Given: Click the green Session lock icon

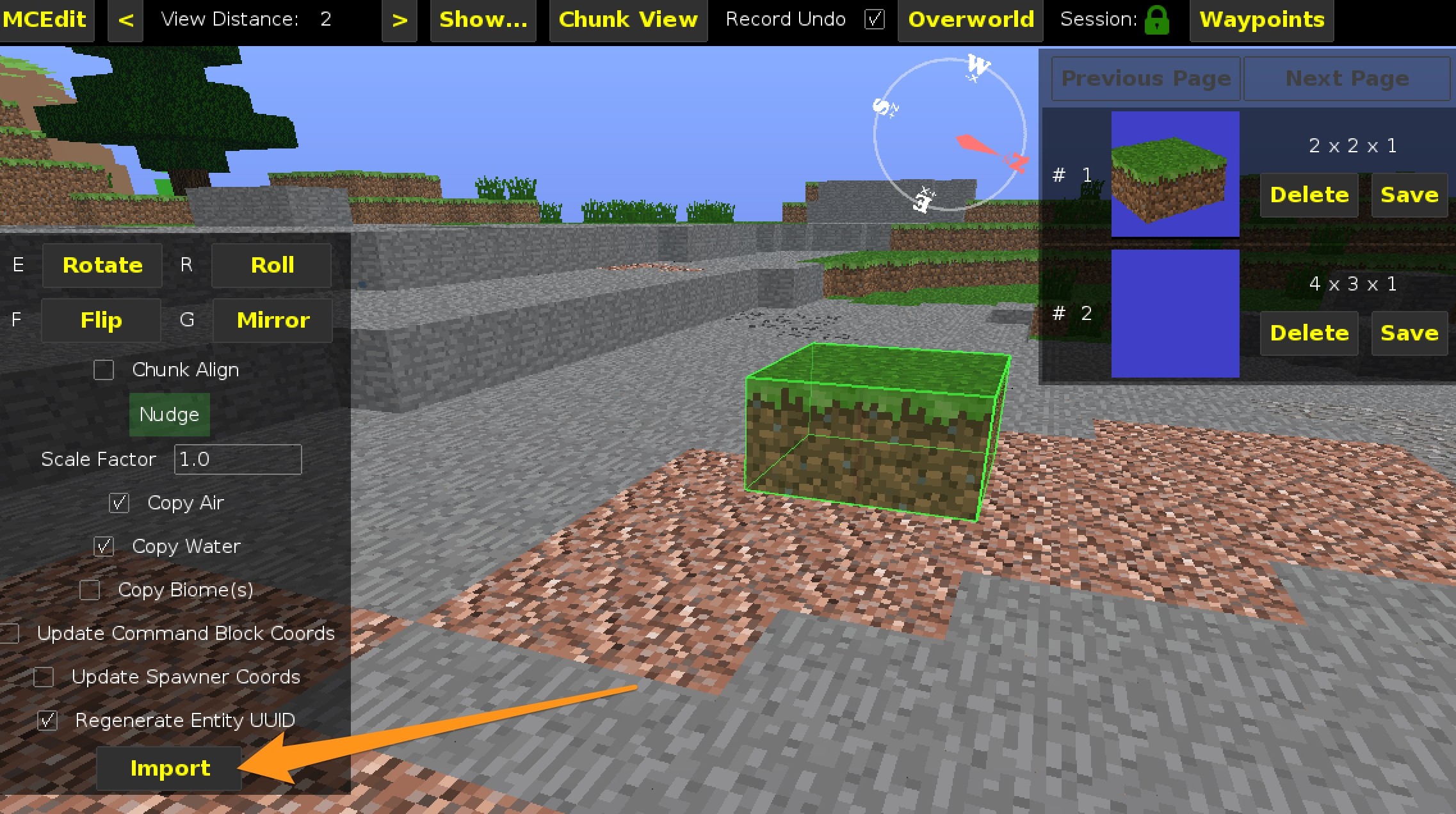Looking at the screenshot, I should coord(1156,20).
